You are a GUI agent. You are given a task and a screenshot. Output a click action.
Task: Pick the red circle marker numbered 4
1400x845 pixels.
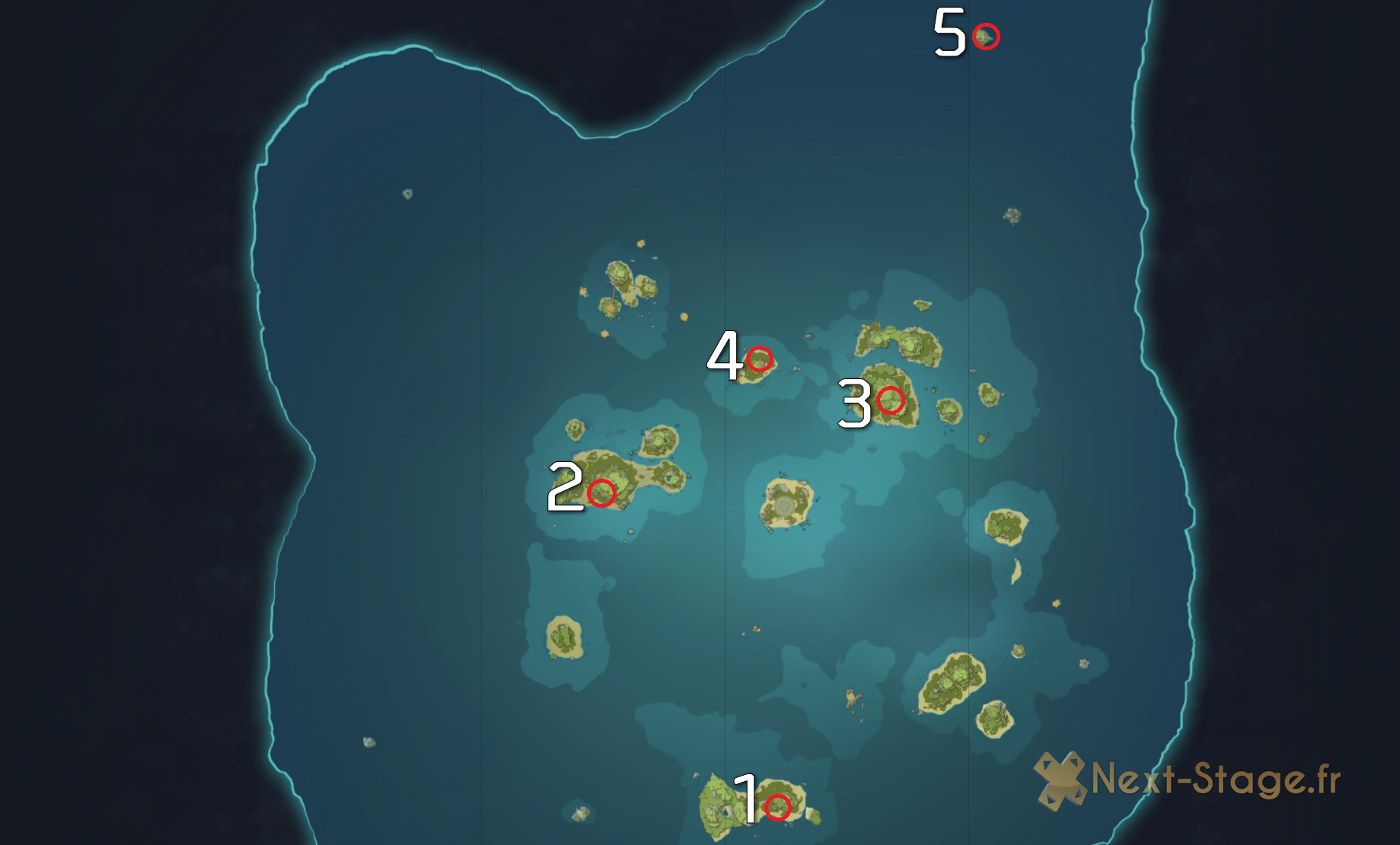coord(759,359)
